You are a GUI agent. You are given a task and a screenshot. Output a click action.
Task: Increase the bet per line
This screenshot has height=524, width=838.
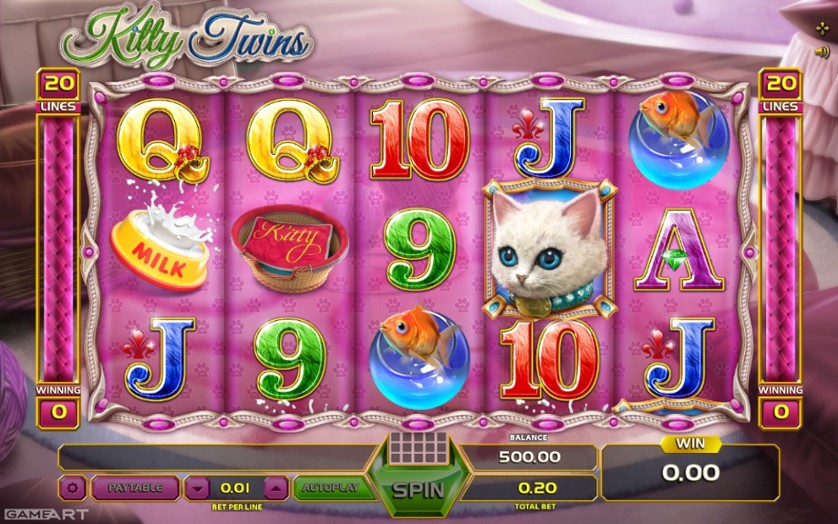[x=275, y=488]
